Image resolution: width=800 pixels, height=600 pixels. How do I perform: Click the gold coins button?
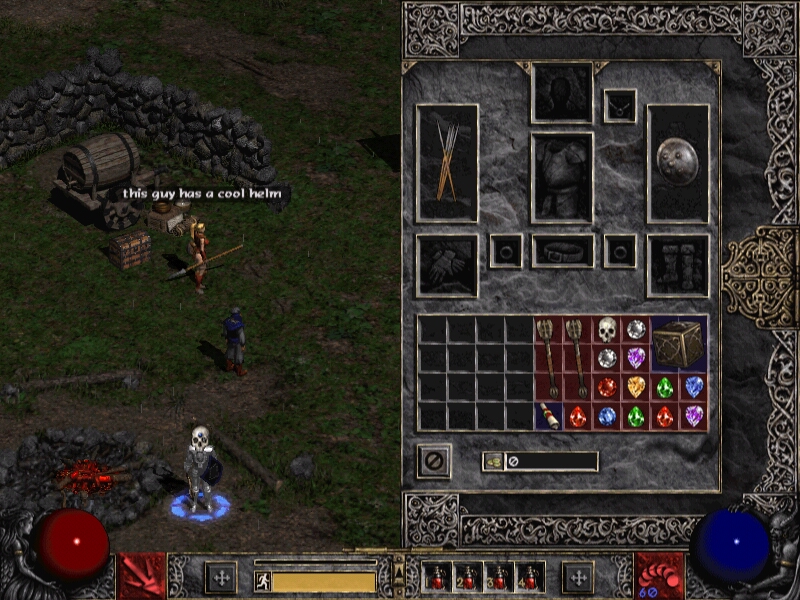click(493, 461)
